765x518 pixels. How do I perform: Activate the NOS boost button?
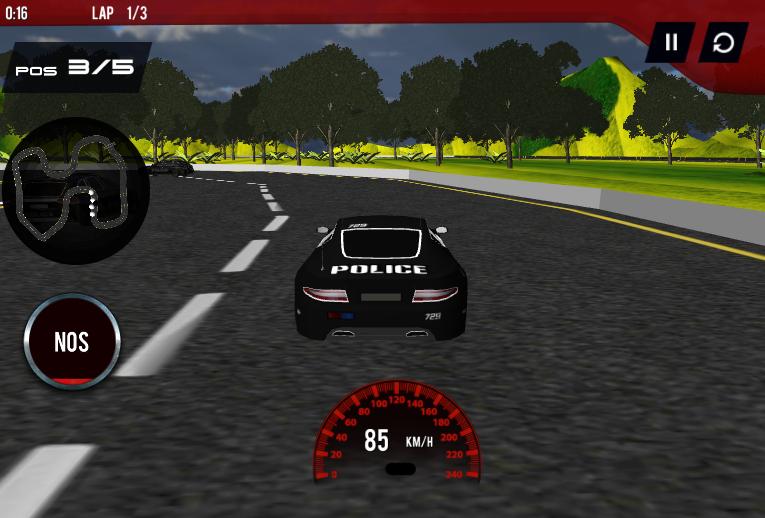[72, 342]
